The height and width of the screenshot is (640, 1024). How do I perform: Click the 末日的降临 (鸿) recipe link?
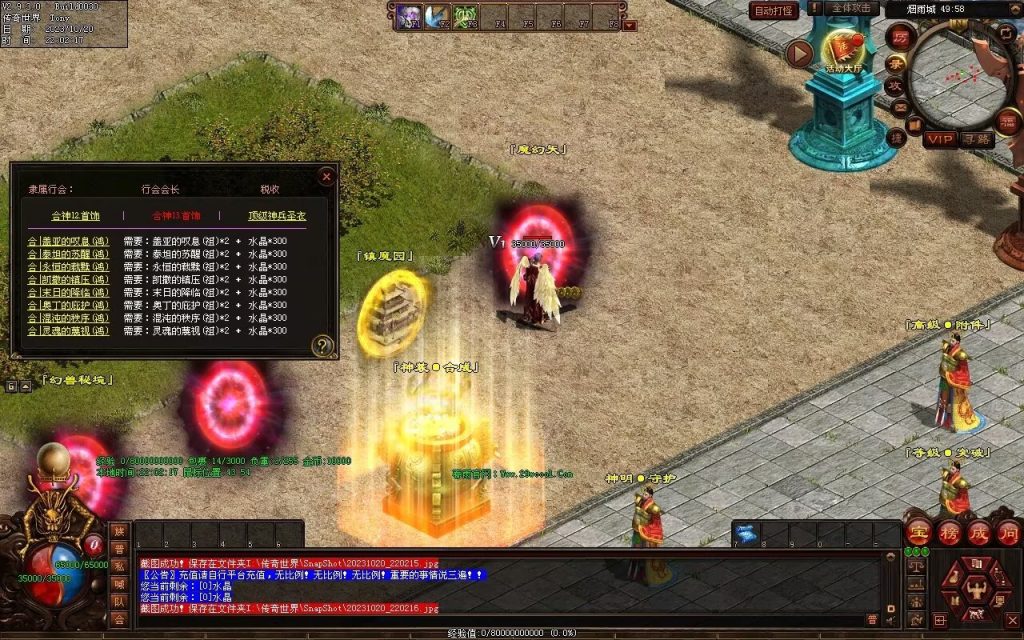68,292
